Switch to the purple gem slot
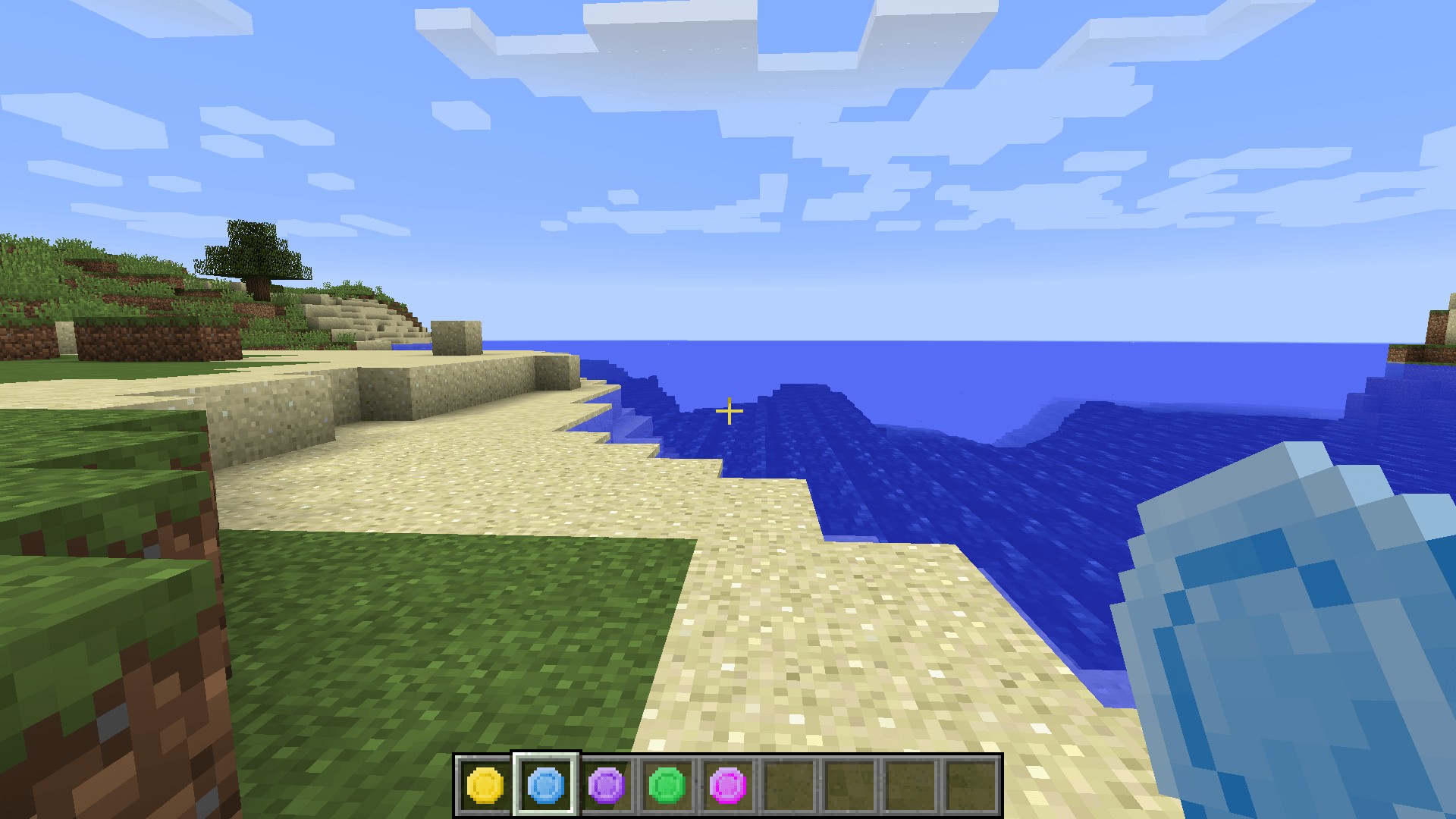 coord(607,785)
